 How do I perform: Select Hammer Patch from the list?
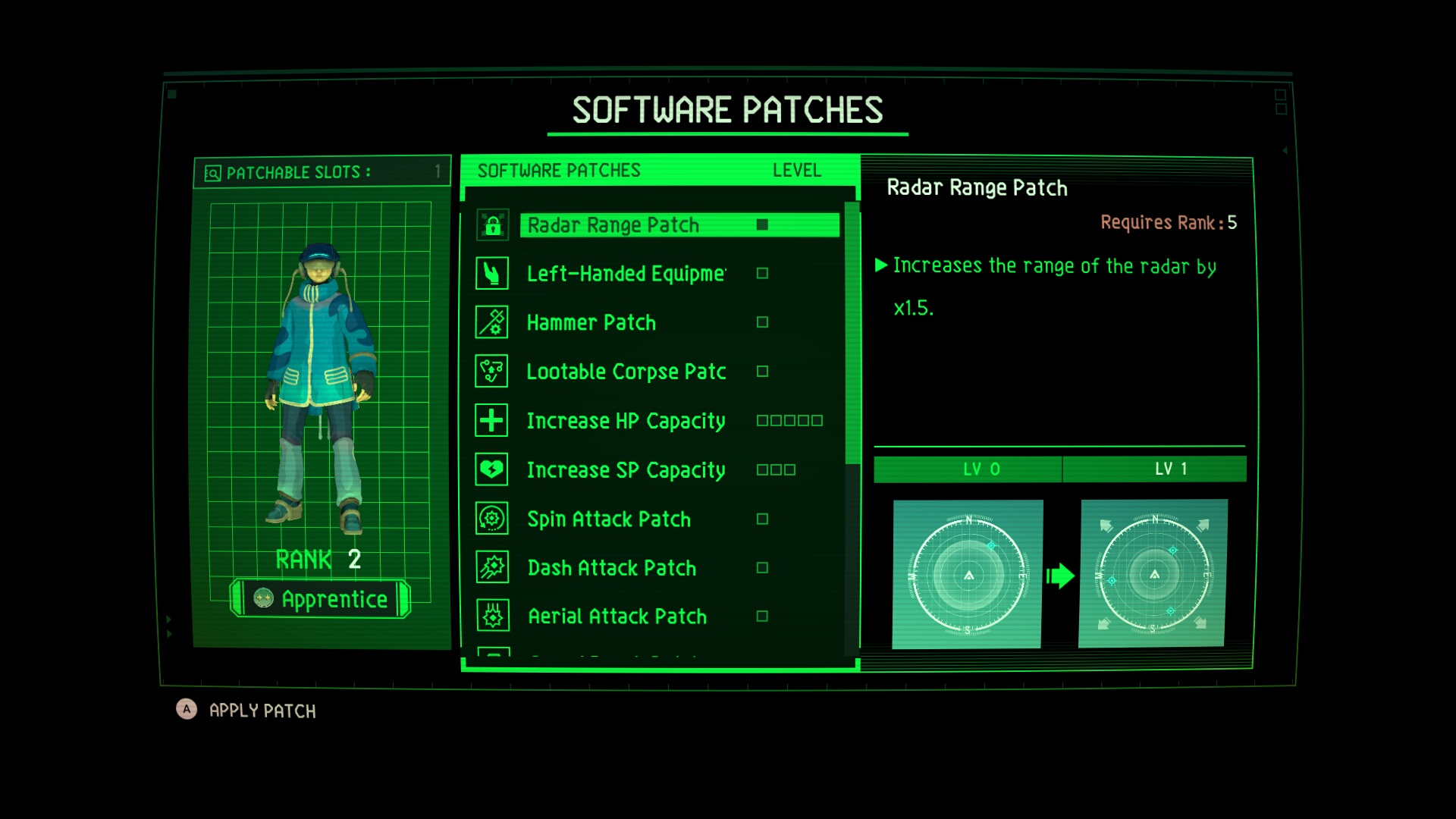tap(591, 323)
